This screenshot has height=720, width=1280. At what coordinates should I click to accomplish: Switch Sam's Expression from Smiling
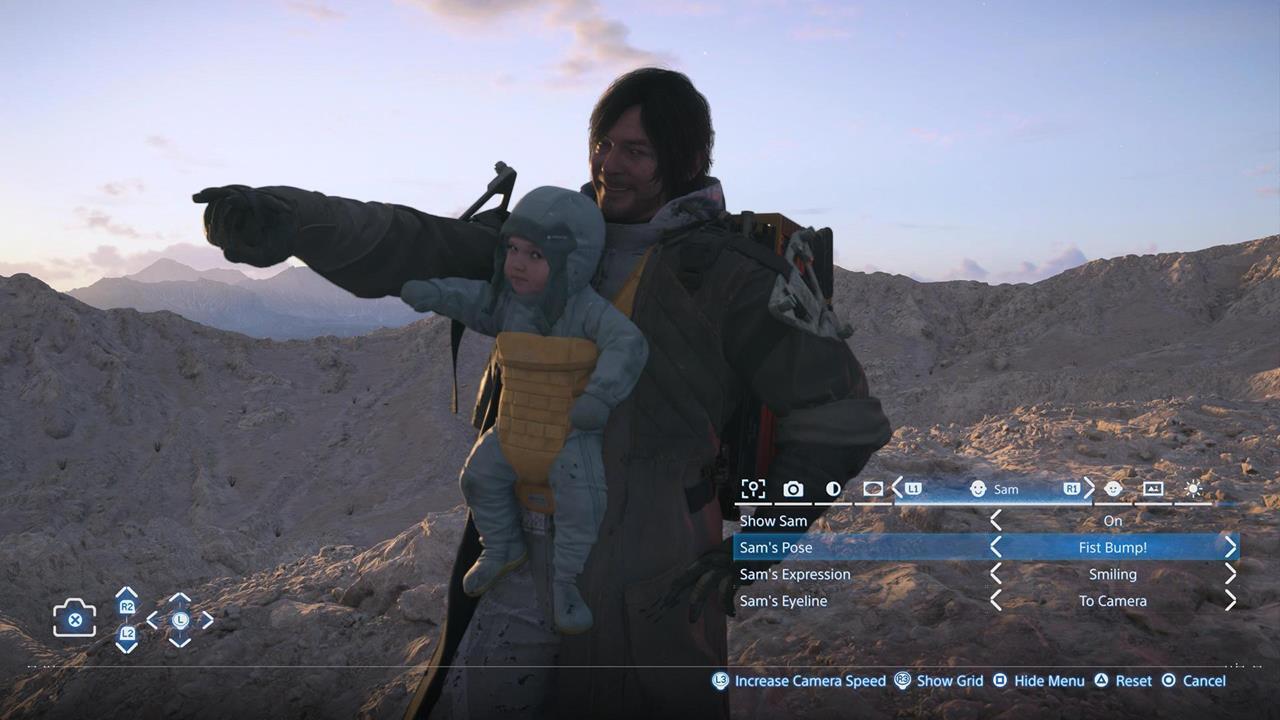(1232, 574)
